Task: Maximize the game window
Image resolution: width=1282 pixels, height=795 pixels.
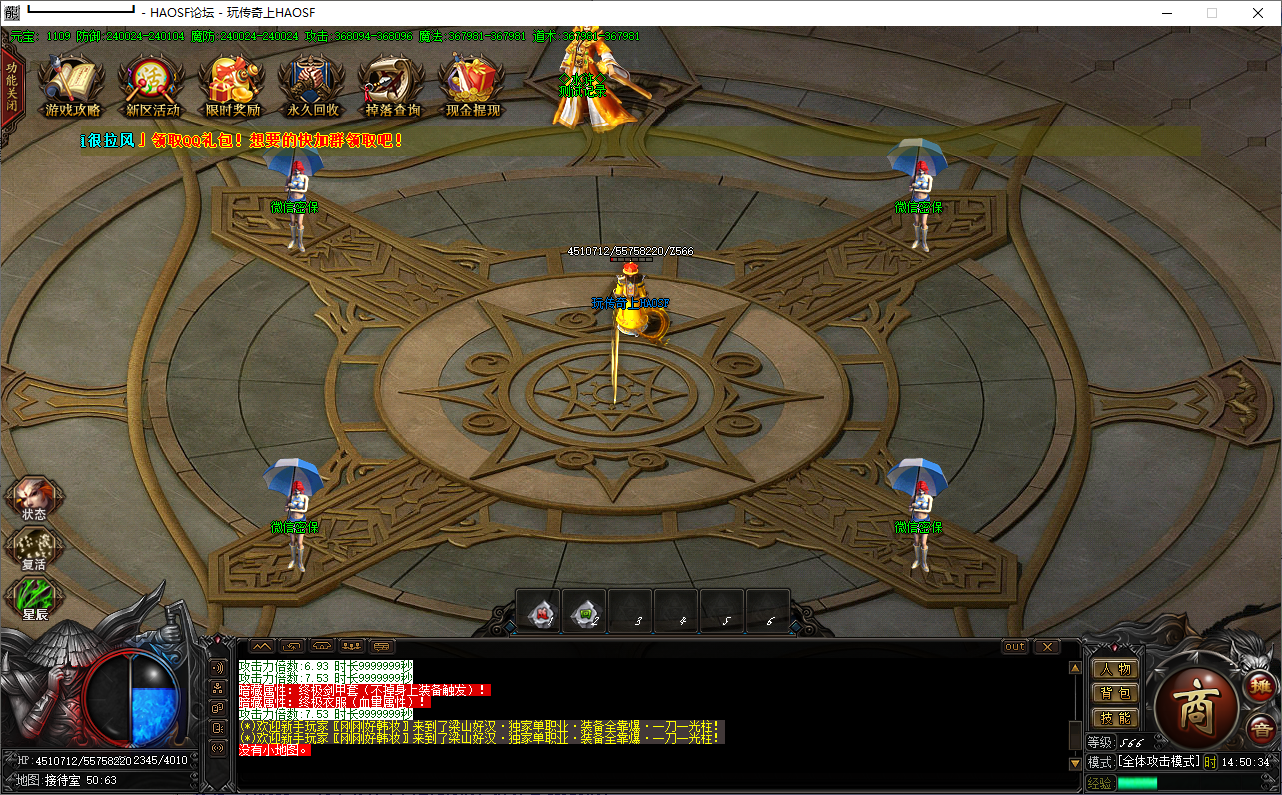Action: point(1212,13)
